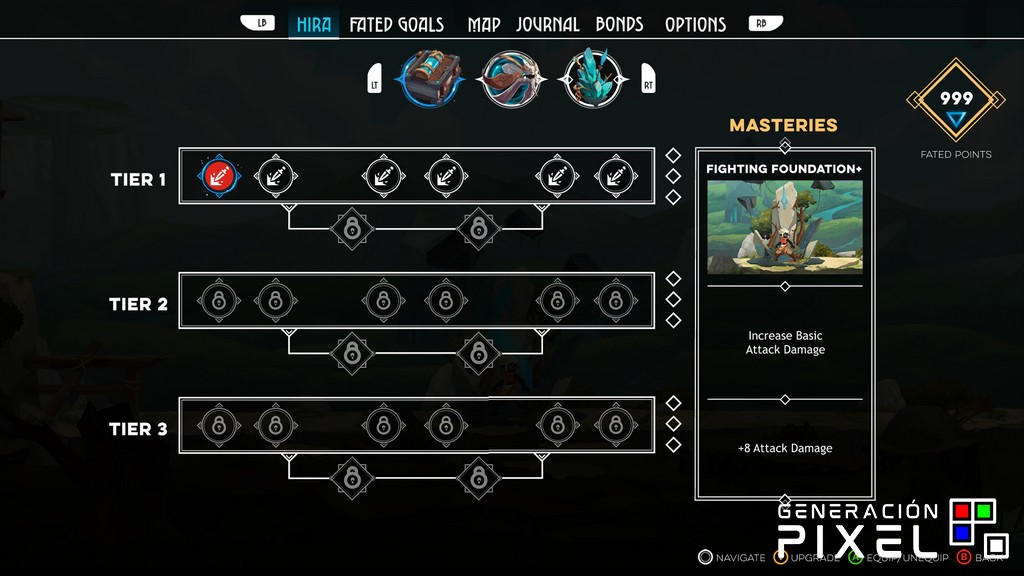Screen dimensions: 1024x576
Task: Select the red highlighted Tier 1 mastery
Action: point(218,176)
